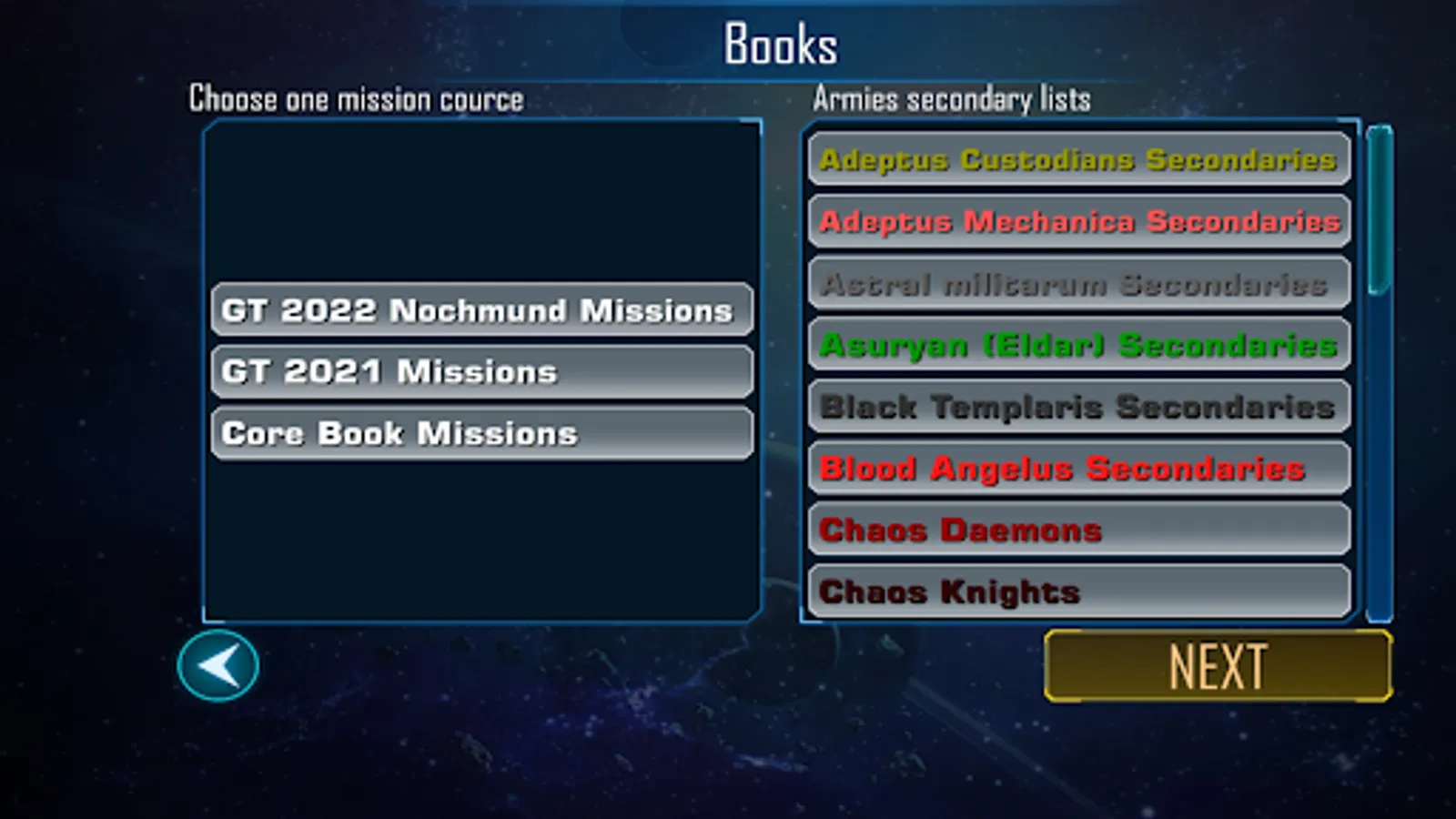The image size is (1456, 819).
Task: Select Black Templaris Secondaries
Action: 1077,407
